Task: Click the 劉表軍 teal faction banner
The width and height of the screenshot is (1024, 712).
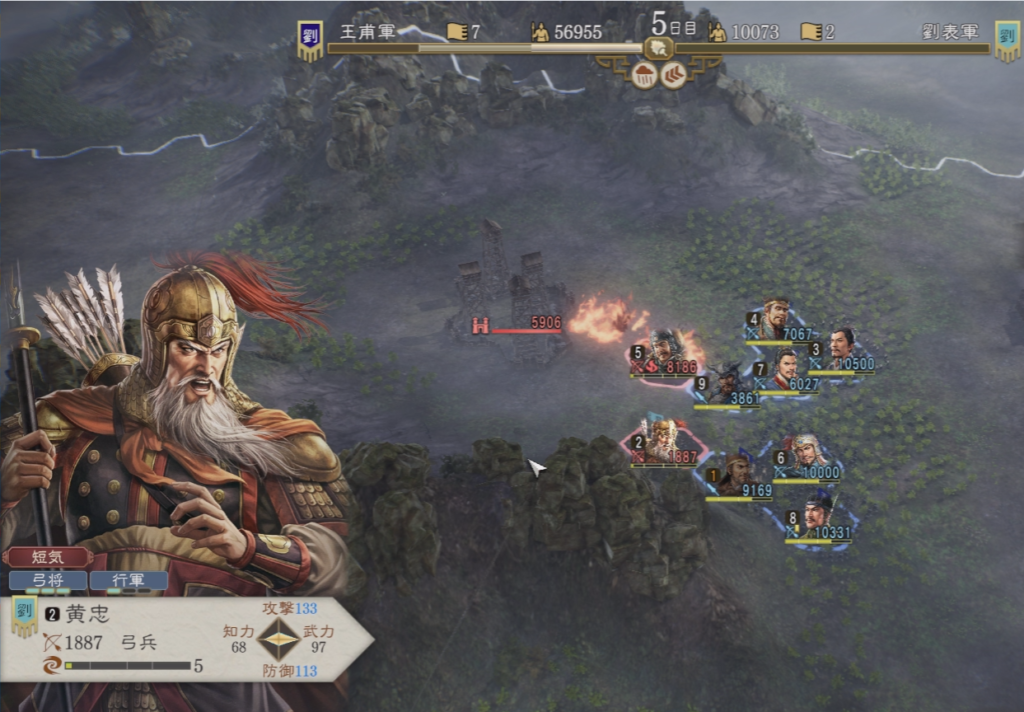Action: click(1006, 41)
